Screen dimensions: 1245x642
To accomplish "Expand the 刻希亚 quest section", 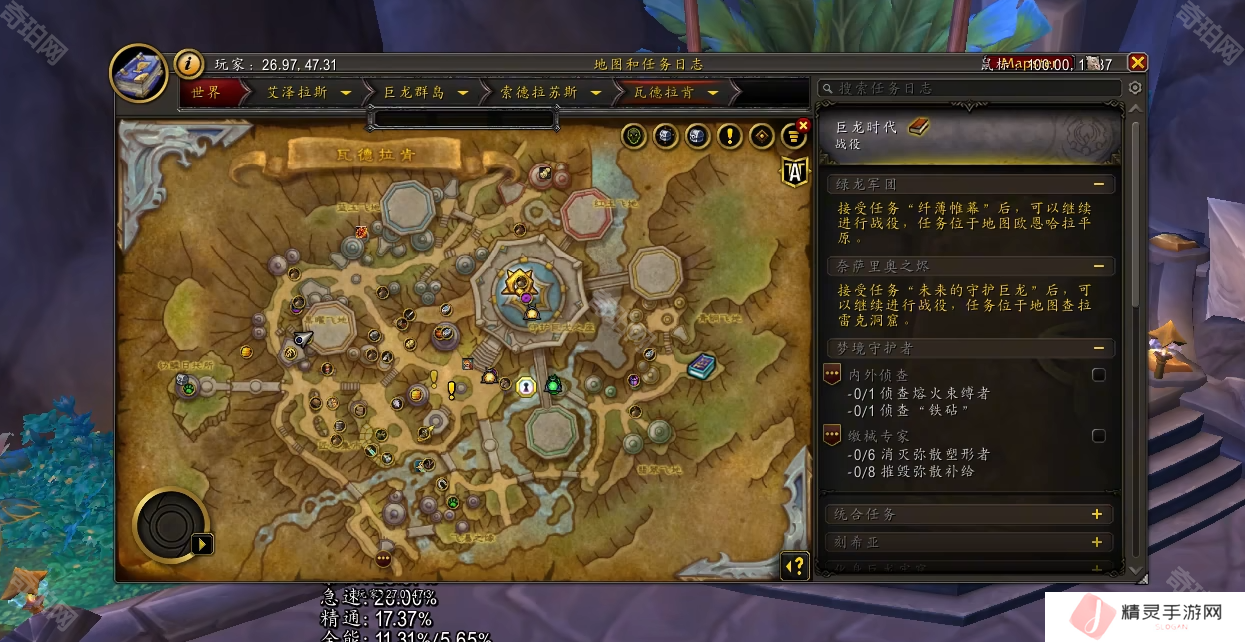I will click(1097, 542).
